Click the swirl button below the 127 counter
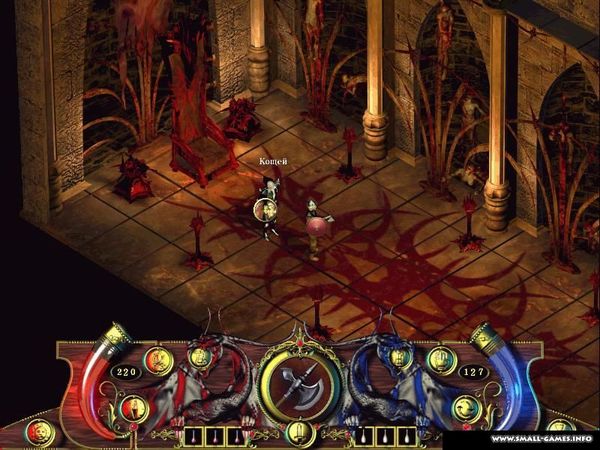 coord(465,407)
